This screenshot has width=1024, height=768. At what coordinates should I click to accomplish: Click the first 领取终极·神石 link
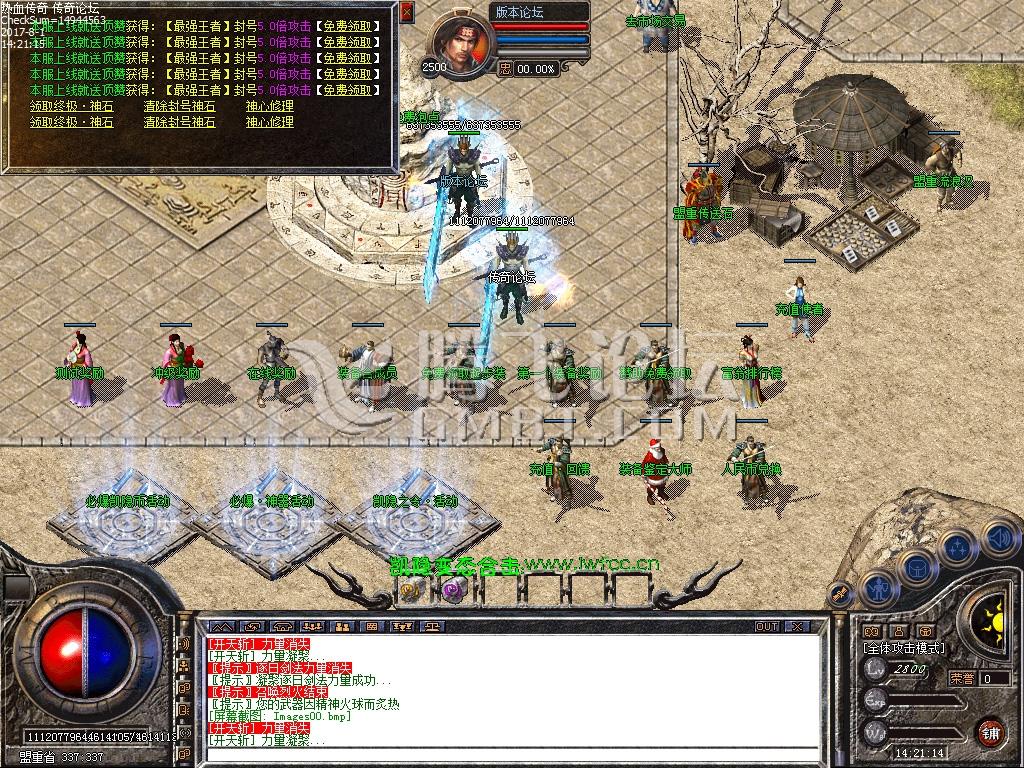(71, 106)
